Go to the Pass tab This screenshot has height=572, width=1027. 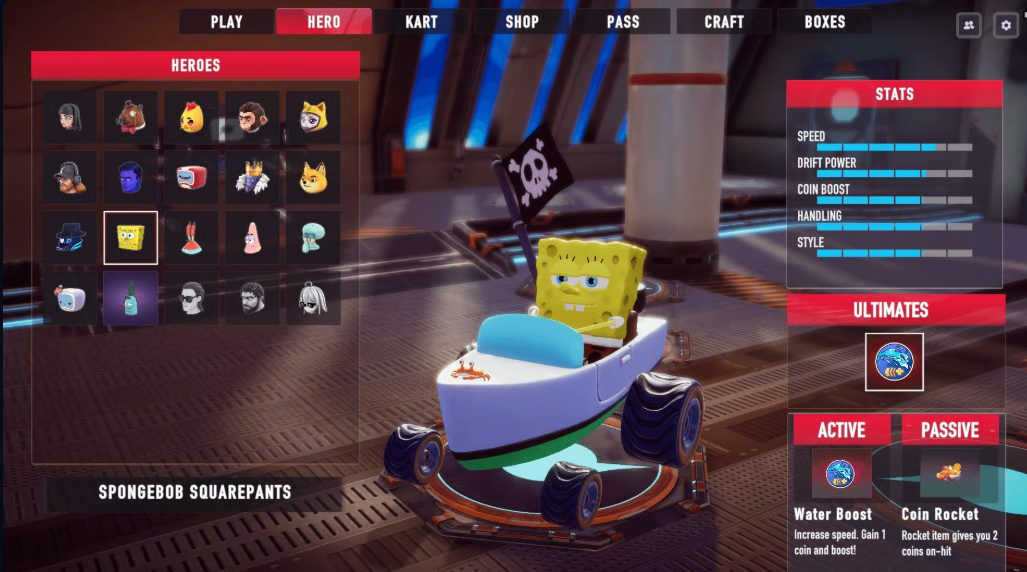tap(622, 21)
